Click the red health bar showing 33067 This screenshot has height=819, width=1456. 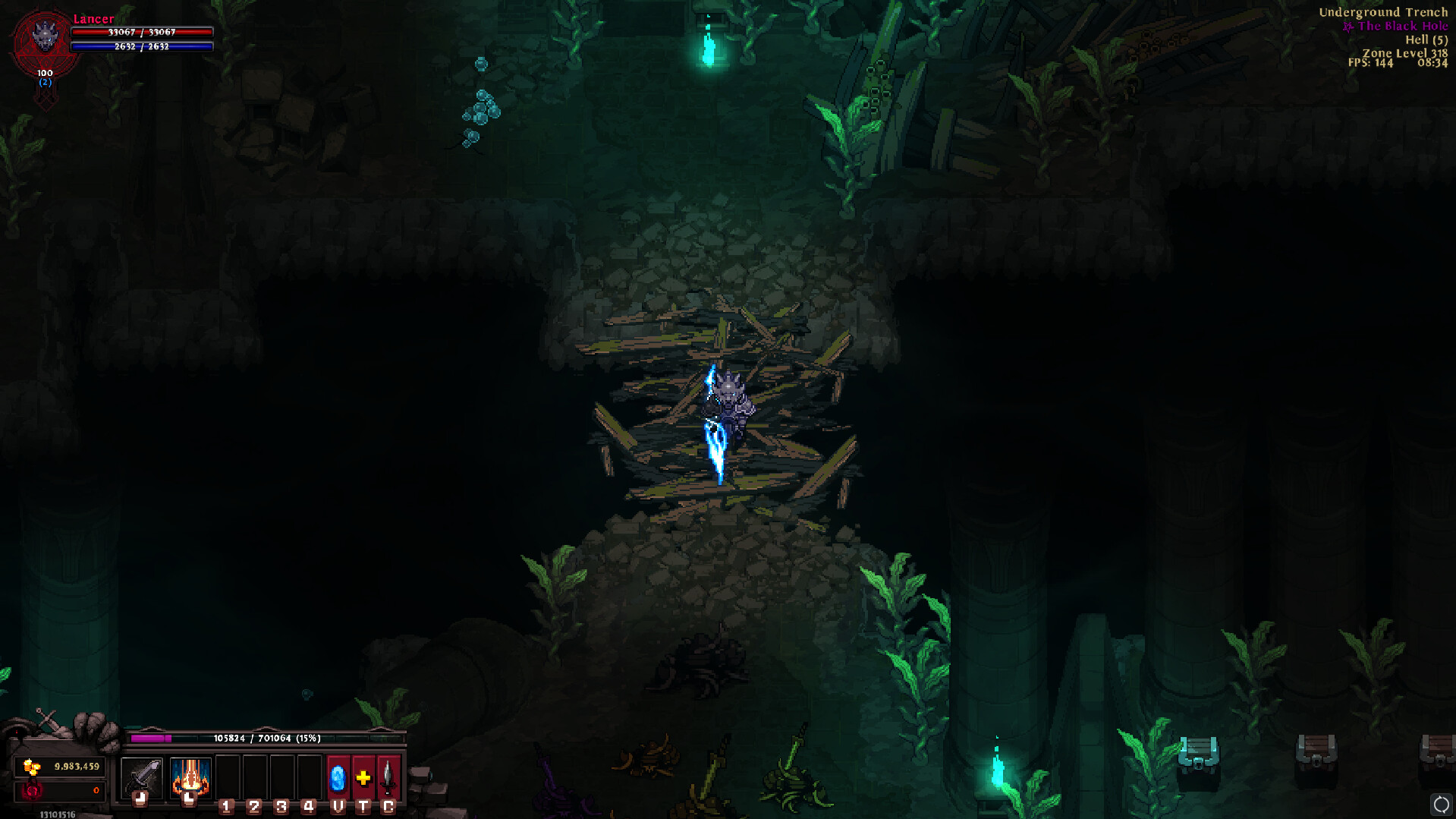click(x=140, y=32)
